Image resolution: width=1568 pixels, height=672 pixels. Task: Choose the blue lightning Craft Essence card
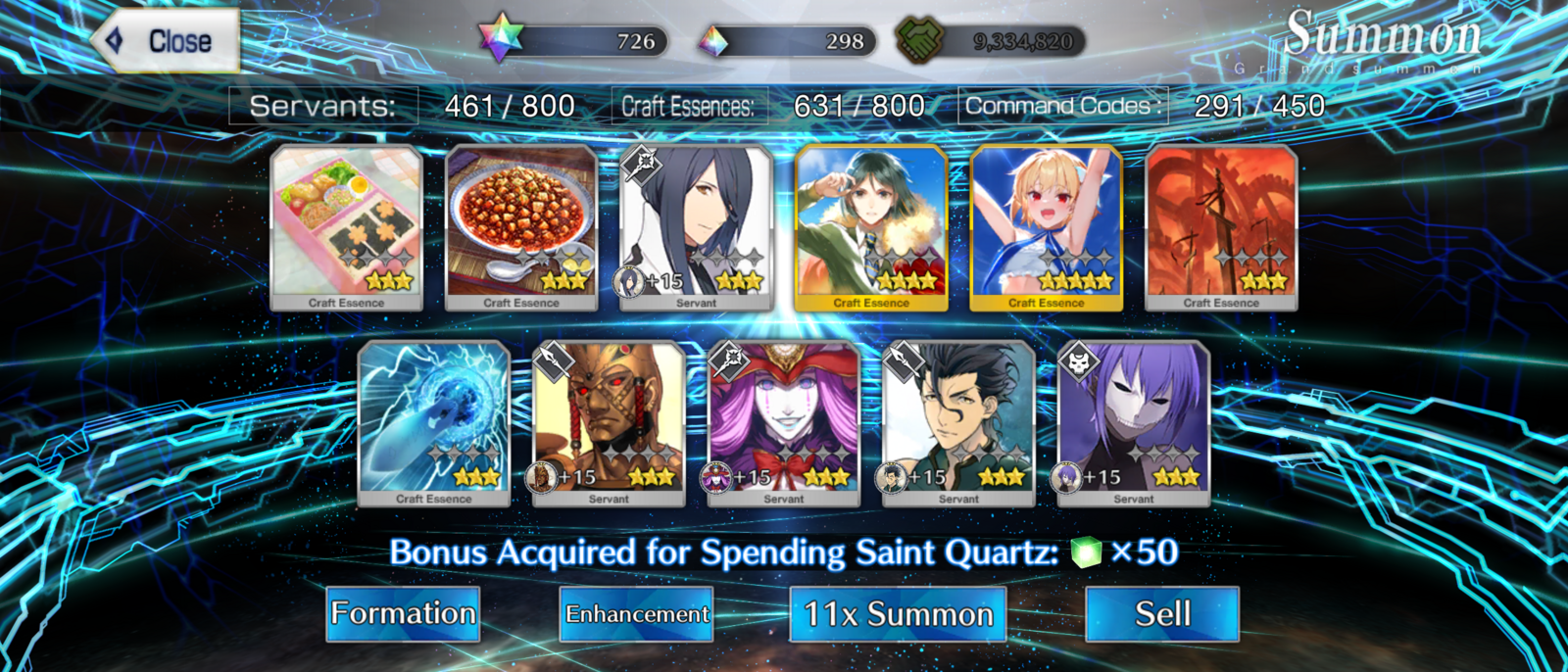pyautogui.click(x=434, y=423)
